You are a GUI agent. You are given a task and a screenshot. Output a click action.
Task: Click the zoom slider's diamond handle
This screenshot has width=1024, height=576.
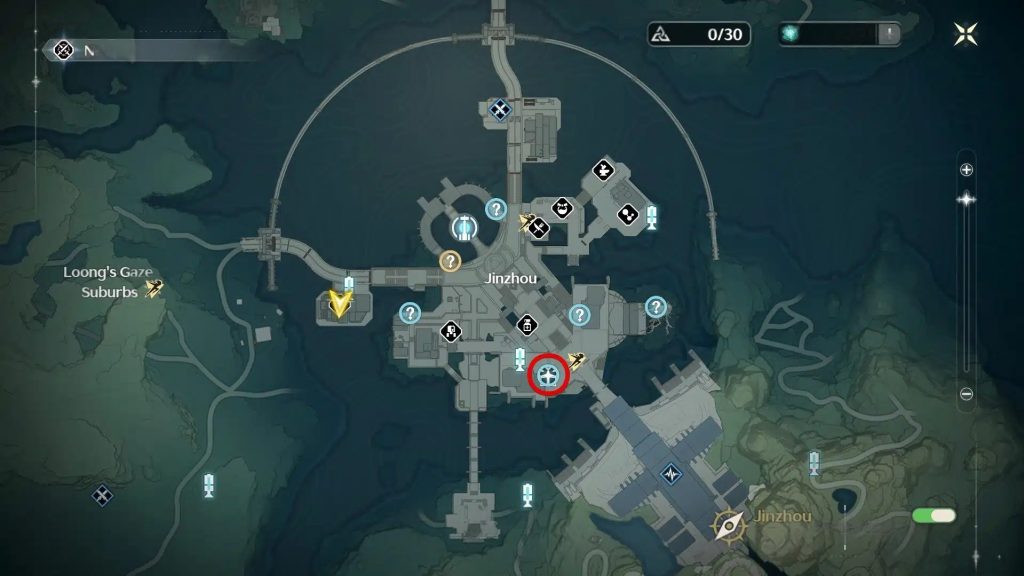(966, 199)
